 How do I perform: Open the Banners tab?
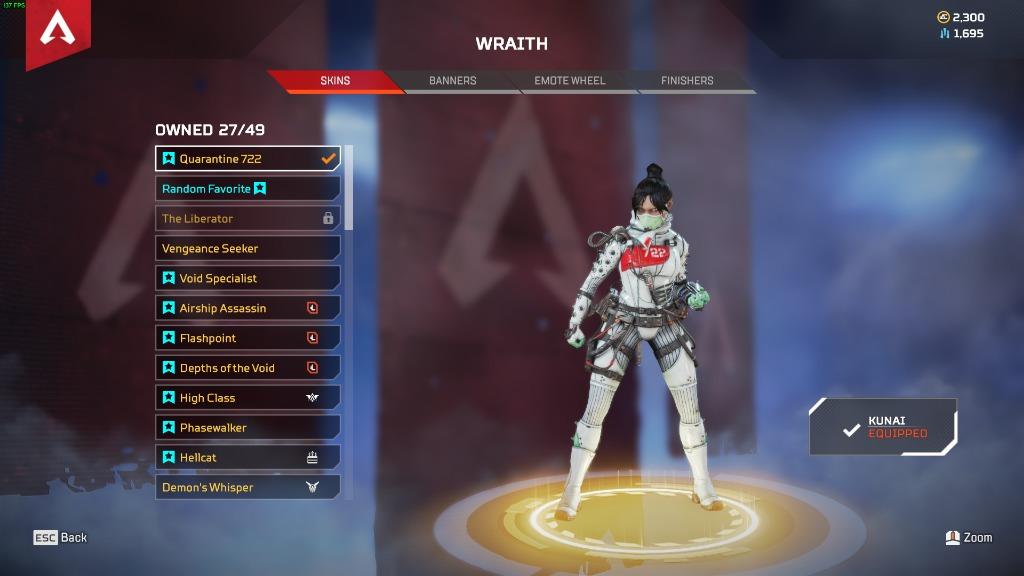[x=452, y=81]
